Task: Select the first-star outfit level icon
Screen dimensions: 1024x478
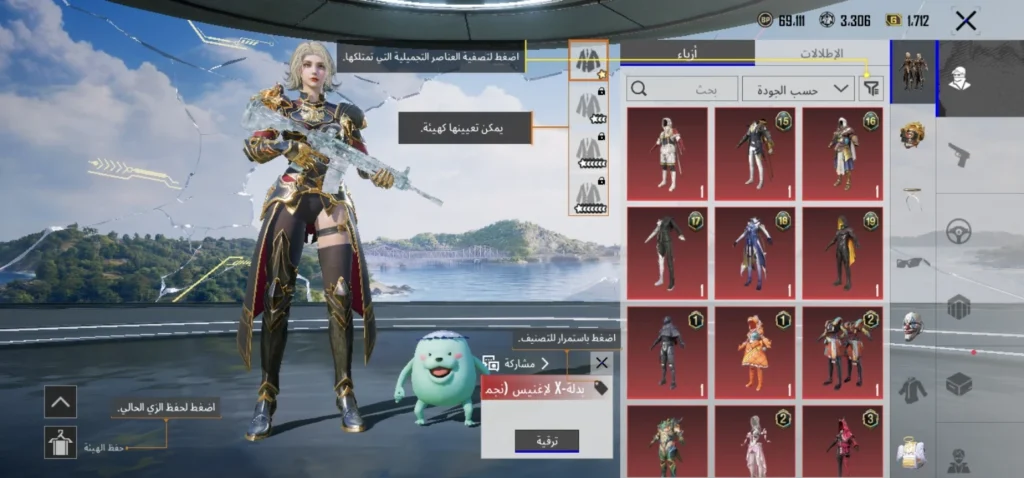Action: pos(589,60)
